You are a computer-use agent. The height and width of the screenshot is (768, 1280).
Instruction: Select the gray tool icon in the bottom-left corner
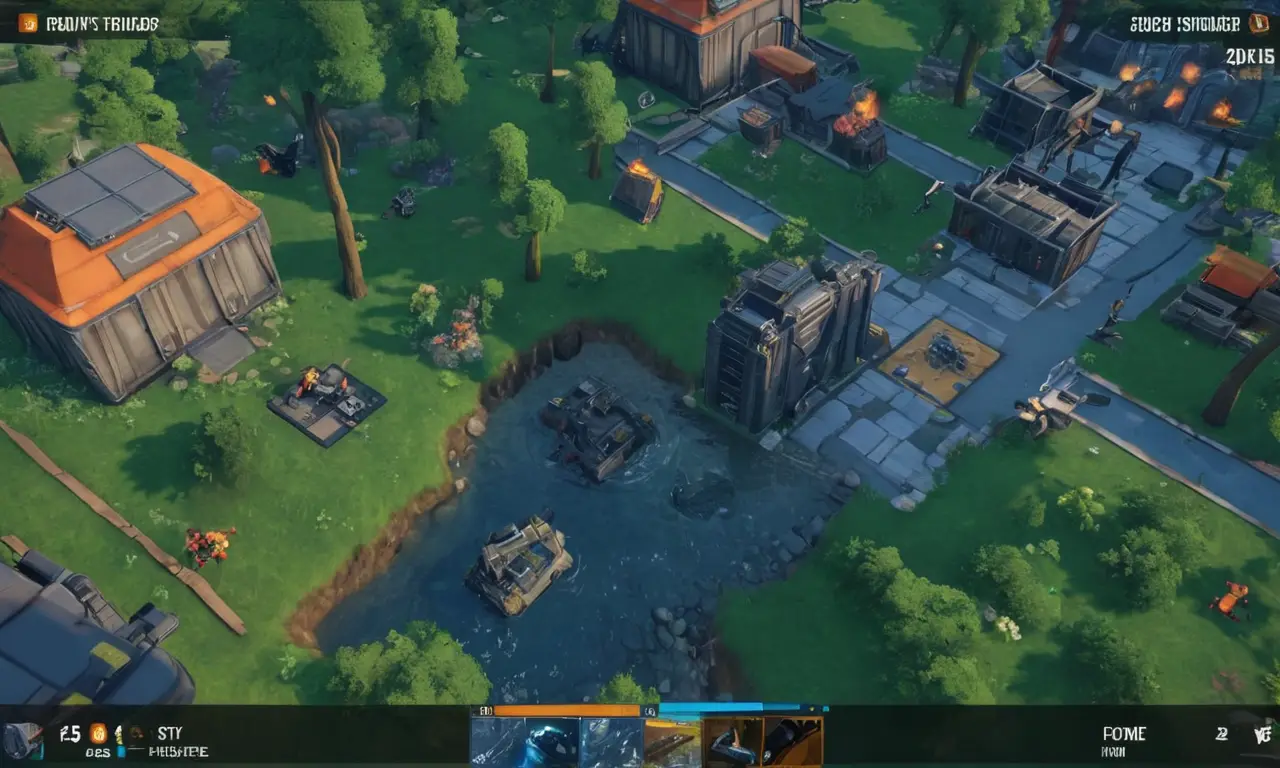22,740
